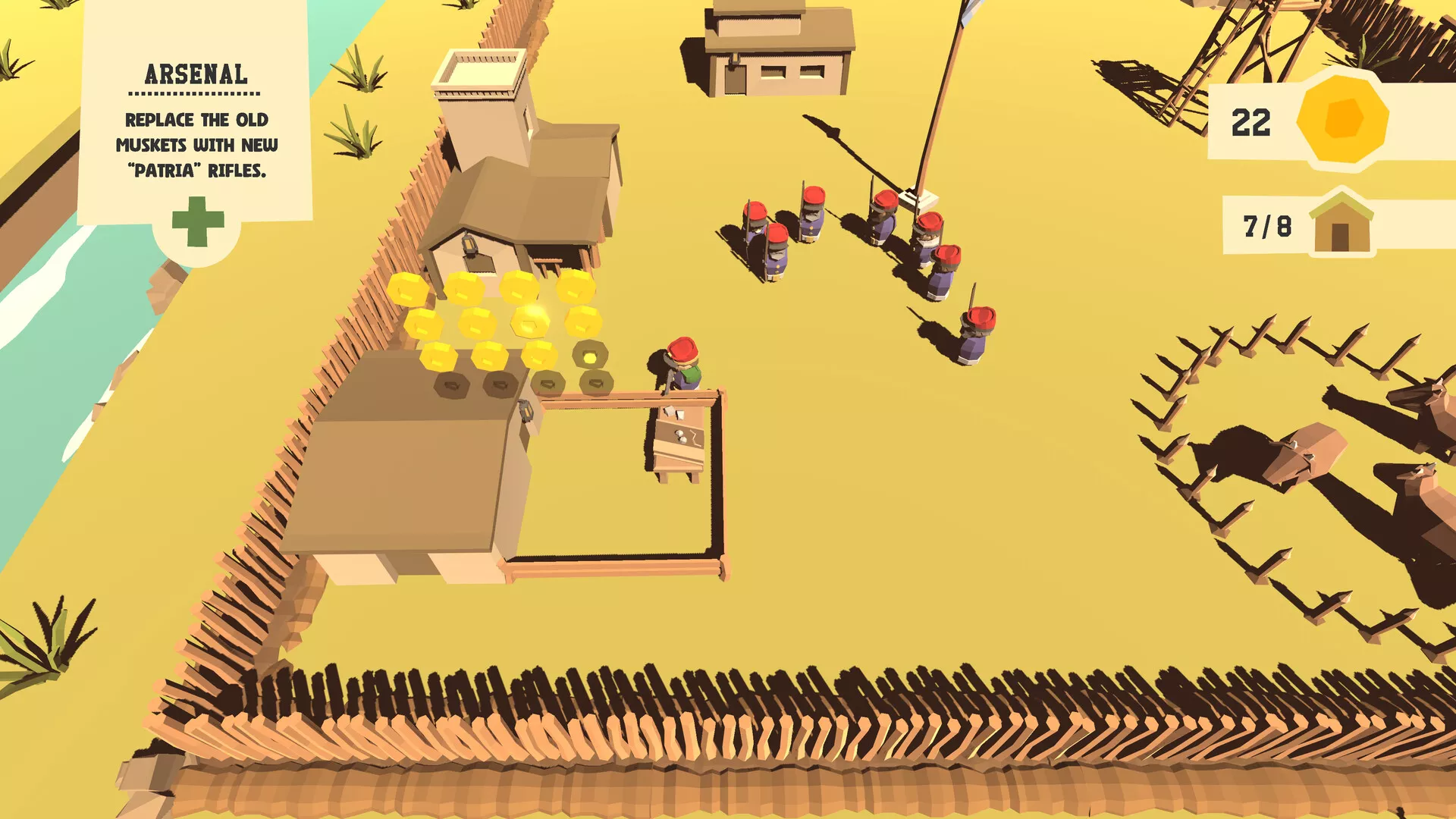Click the green plus on the Arsenal card
The height and width of the screenshot is (819, 1456).
tap(198, 221)
